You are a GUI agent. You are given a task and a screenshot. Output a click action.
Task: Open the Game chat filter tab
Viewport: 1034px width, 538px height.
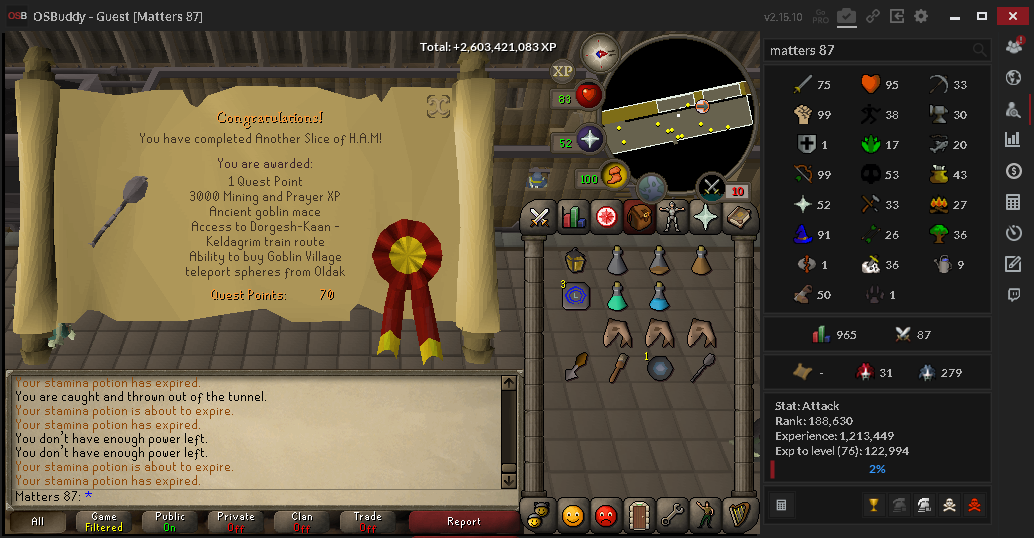(104, 521)
